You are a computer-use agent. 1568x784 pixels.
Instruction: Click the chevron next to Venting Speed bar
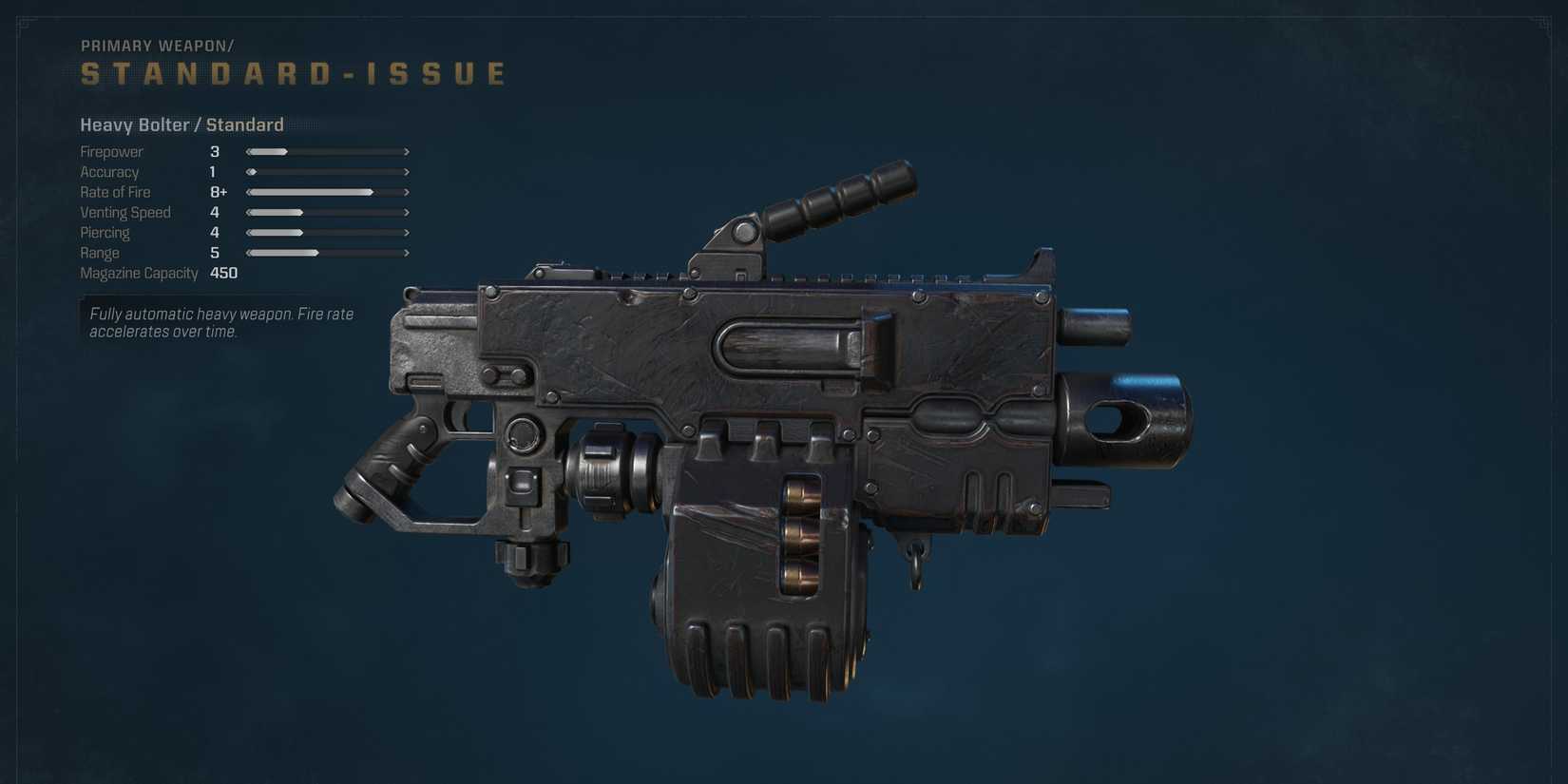coord(407,212)
